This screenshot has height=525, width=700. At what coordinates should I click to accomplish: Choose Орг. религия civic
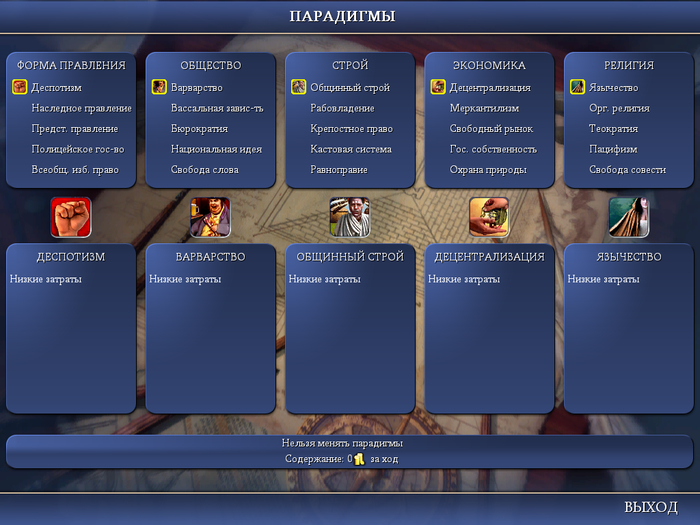pyautogui.click(x=620, y=108)
